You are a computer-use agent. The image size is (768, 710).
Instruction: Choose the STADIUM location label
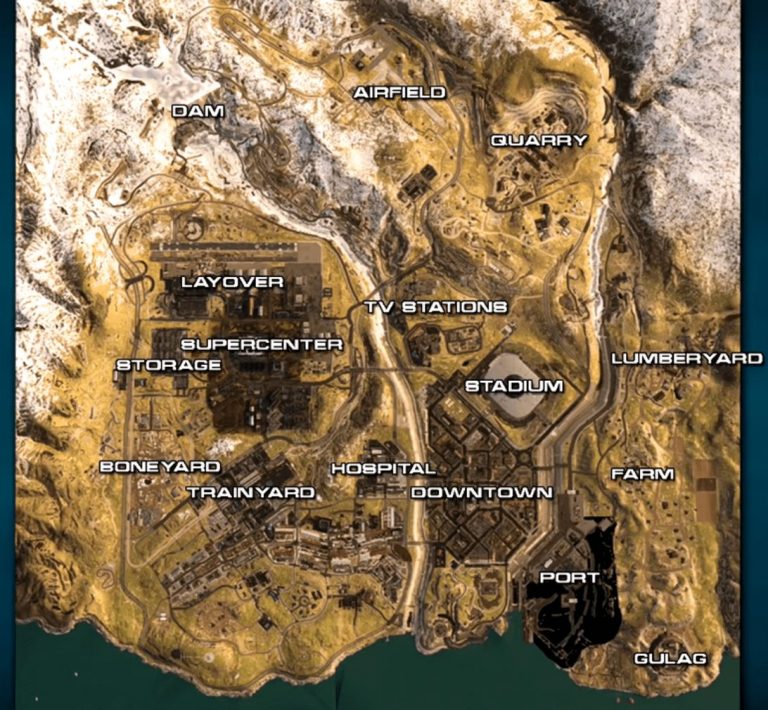[514, 385]
